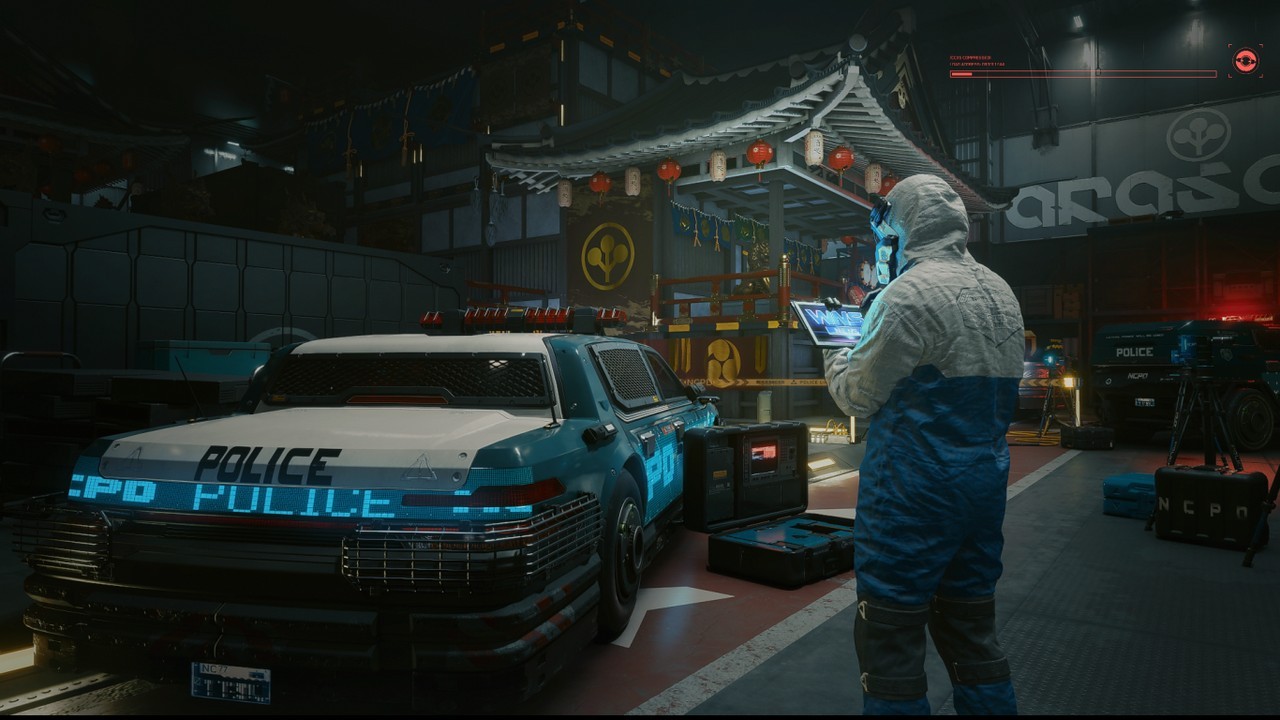This screenshot has height=720, width=1280.
Task: Select the white triangle warning decal on the trunk
Action: tap(421, 465)
